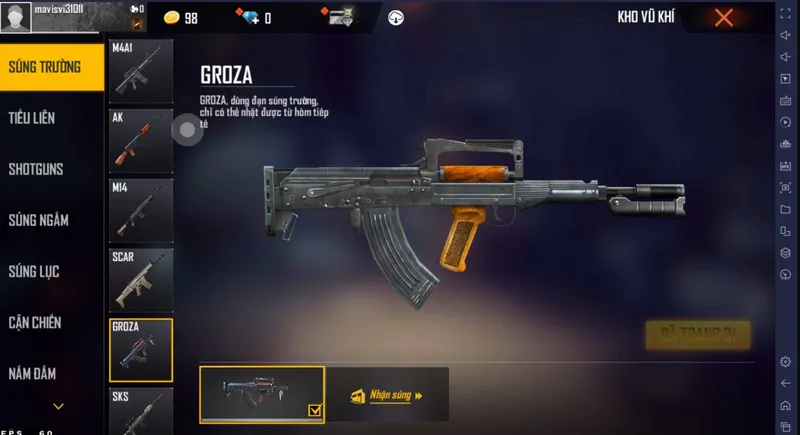Screen dimensions: 800x435
Task: Select the GROZA weapon thumbnail
Action: coord(140,350)
